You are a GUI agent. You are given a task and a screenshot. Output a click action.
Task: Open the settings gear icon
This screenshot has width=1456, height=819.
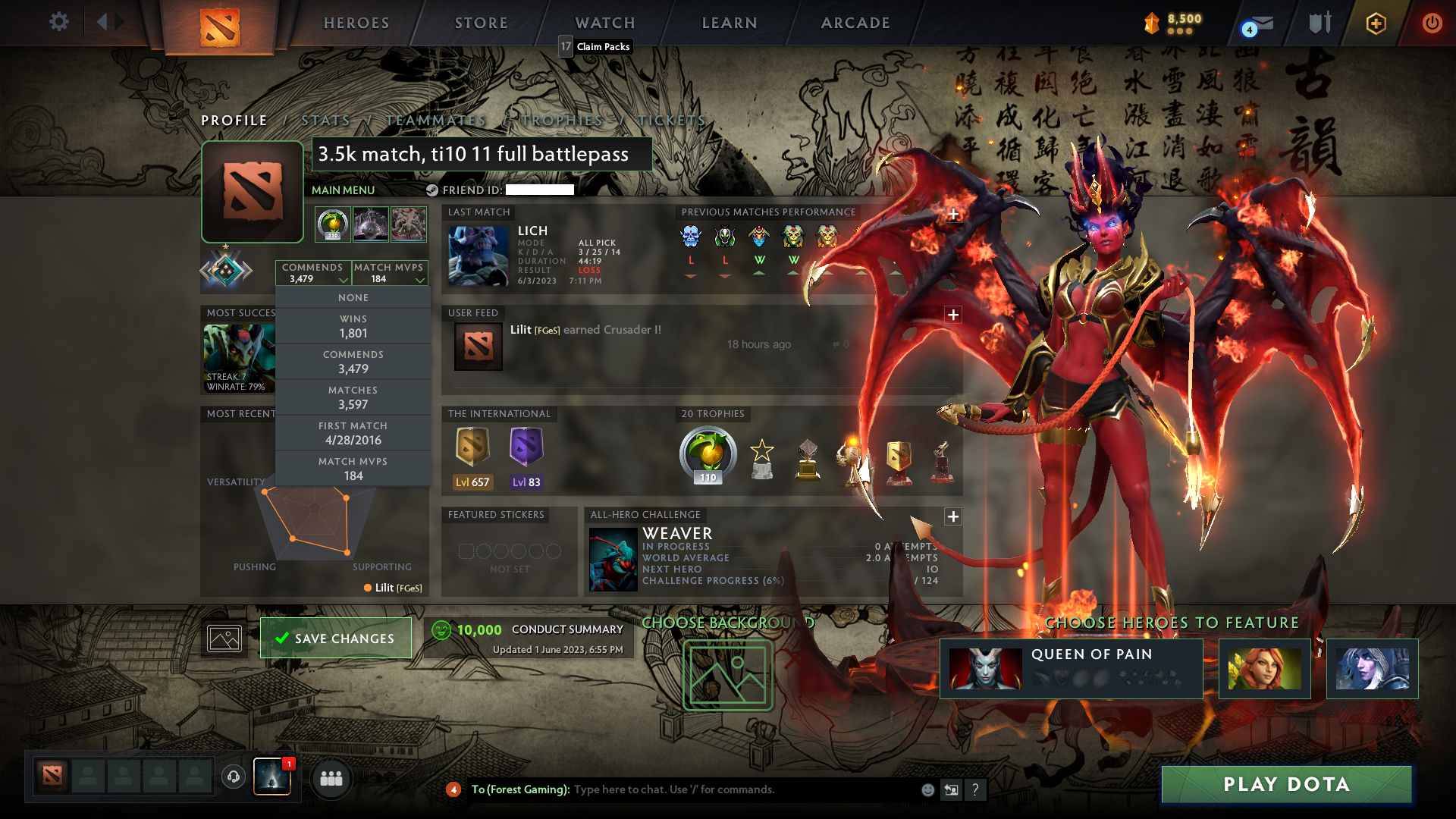point(58,21)
